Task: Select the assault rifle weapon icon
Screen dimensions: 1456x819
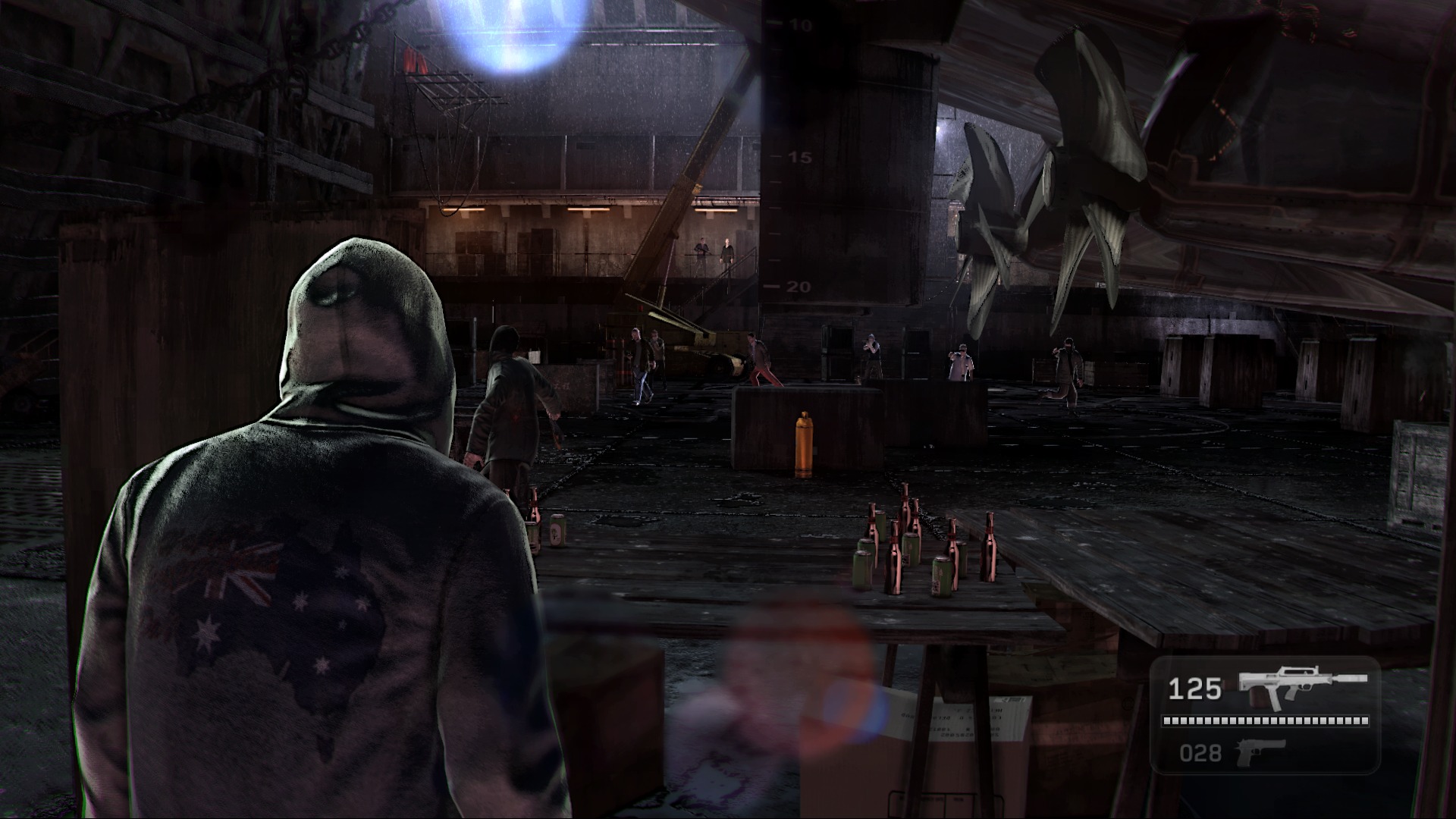Action: point(1301,686)
